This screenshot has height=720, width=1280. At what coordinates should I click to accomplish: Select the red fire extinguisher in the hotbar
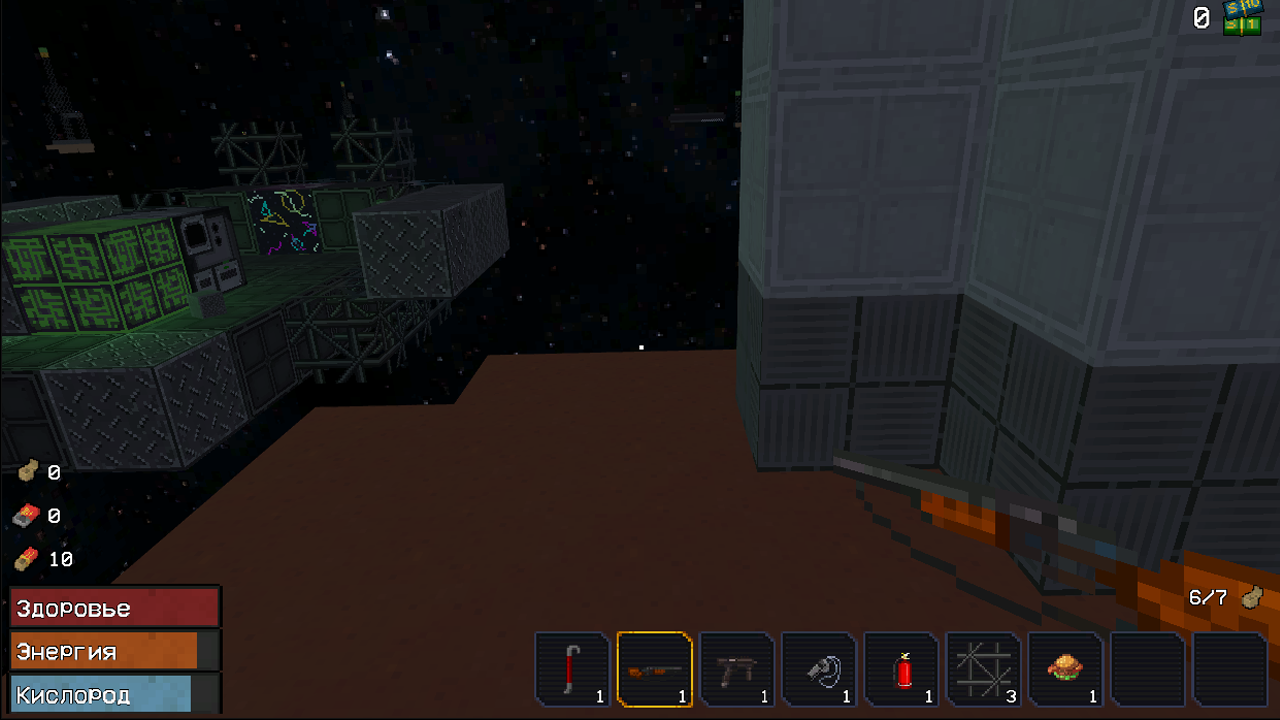point(901,668)
